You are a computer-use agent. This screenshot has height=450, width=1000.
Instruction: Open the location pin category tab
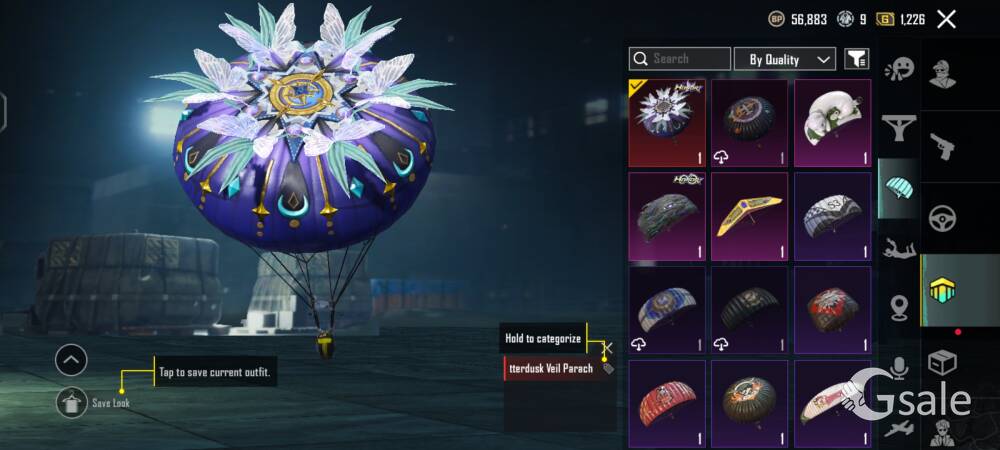[898, 307]
